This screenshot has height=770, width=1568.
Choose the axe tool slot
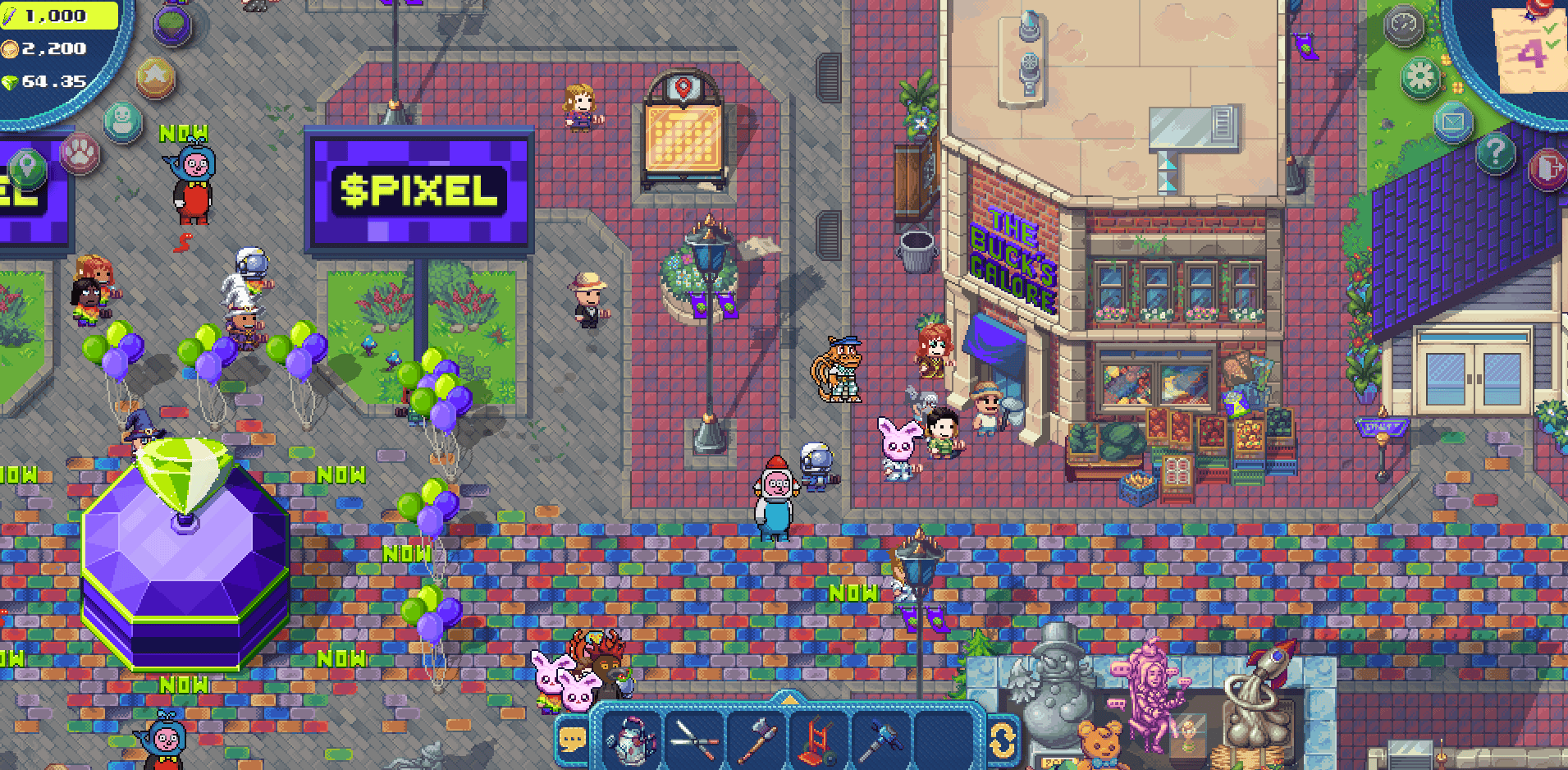pyautogui.click(x=757, y=739)
